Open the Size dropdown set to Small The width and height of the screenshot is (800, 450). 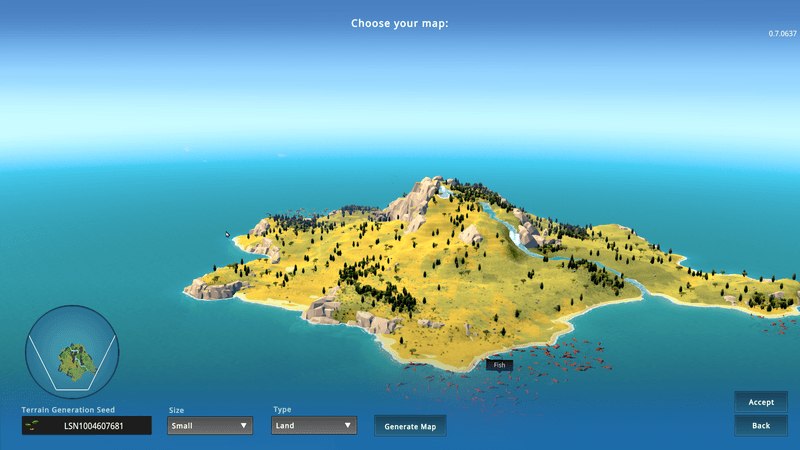[209, 425]
